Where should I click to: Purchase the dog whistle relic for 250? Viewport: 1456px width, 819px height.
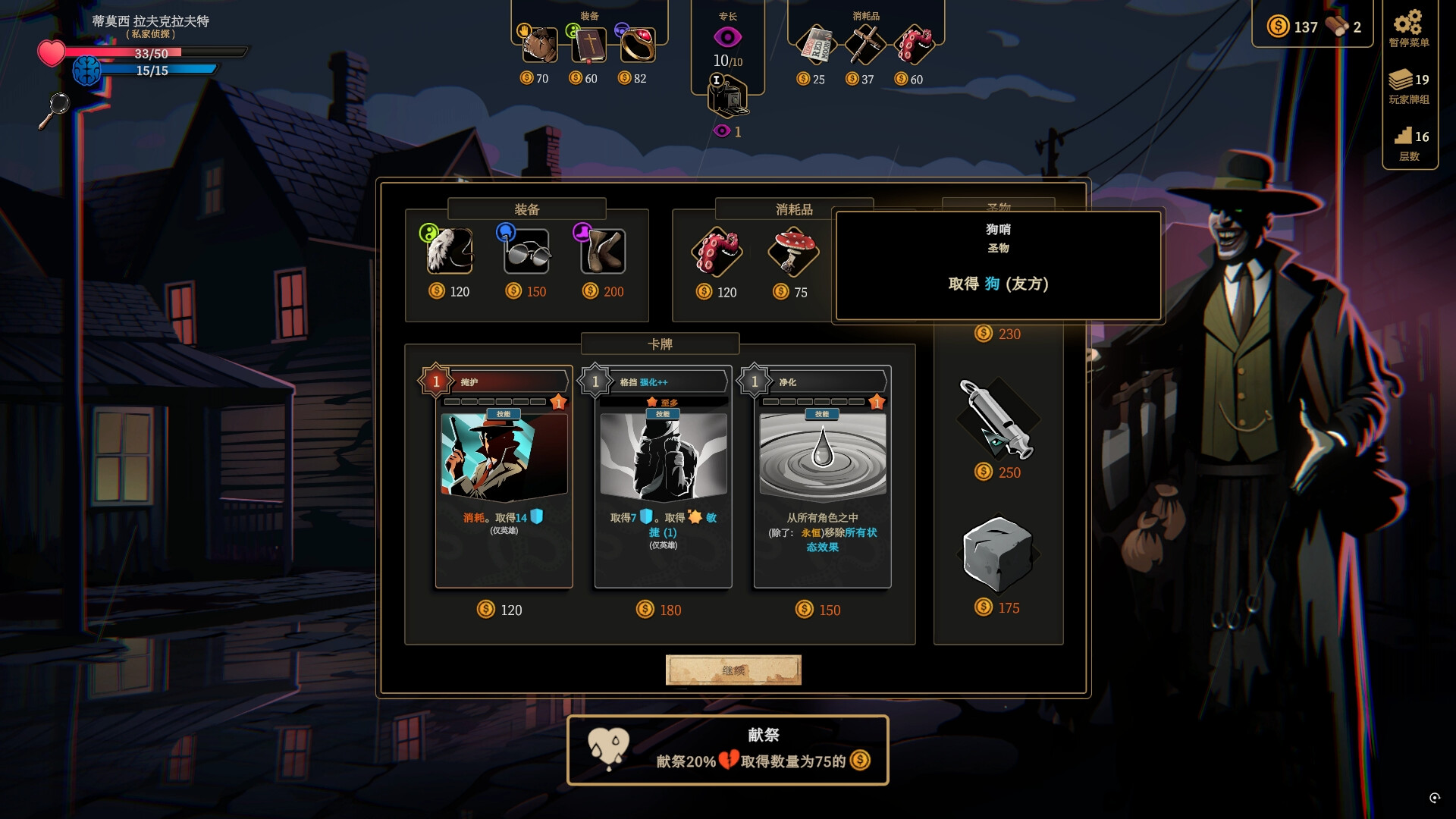point(996,419)
